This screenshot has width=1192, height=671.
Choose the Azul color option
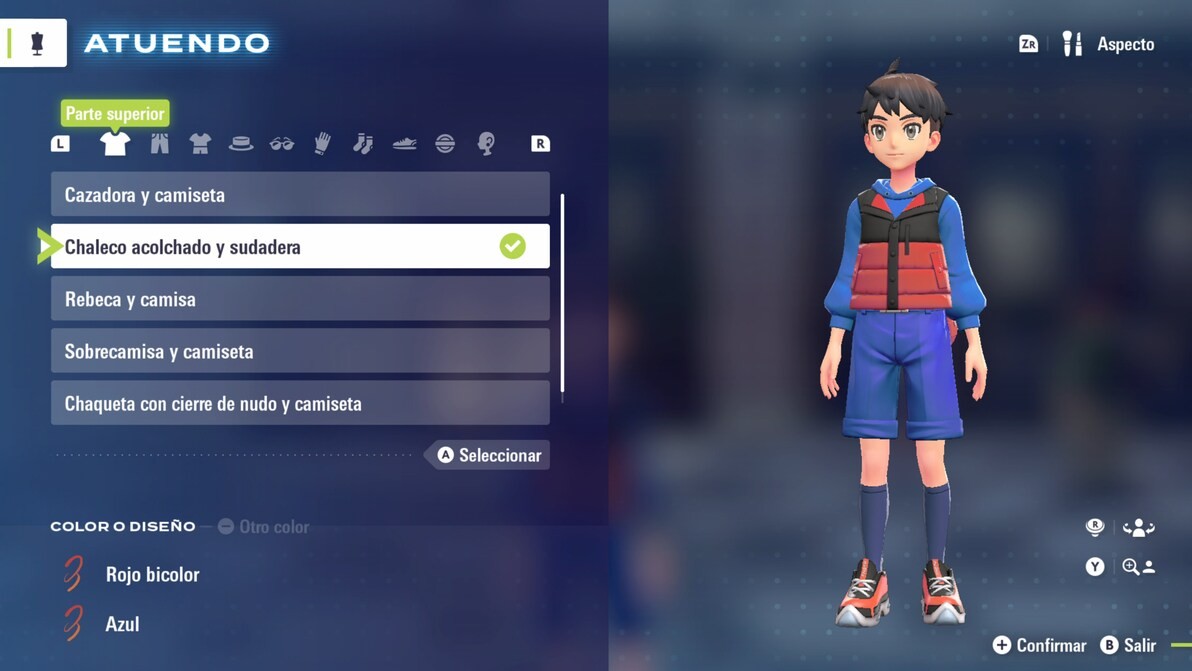coord(122,624)
